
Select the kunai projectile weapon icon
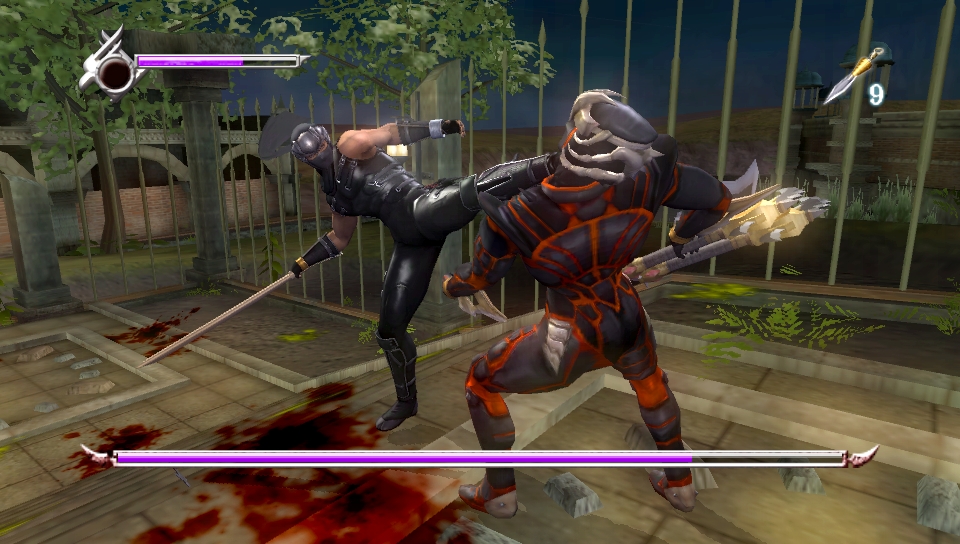[x=851, y=77]
